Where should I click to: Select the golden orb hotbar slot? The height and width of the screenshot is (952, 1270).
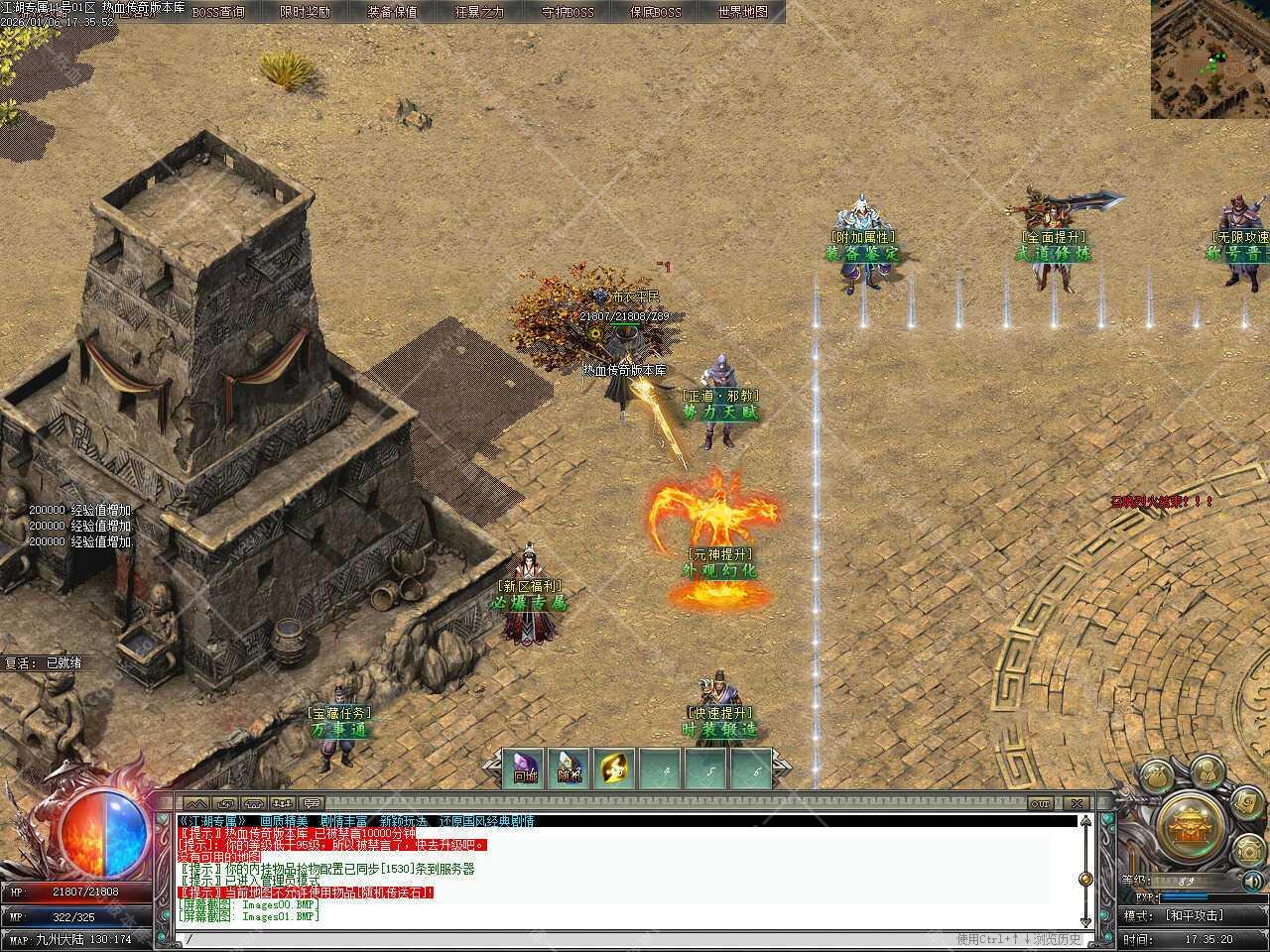tap(616, 769)
